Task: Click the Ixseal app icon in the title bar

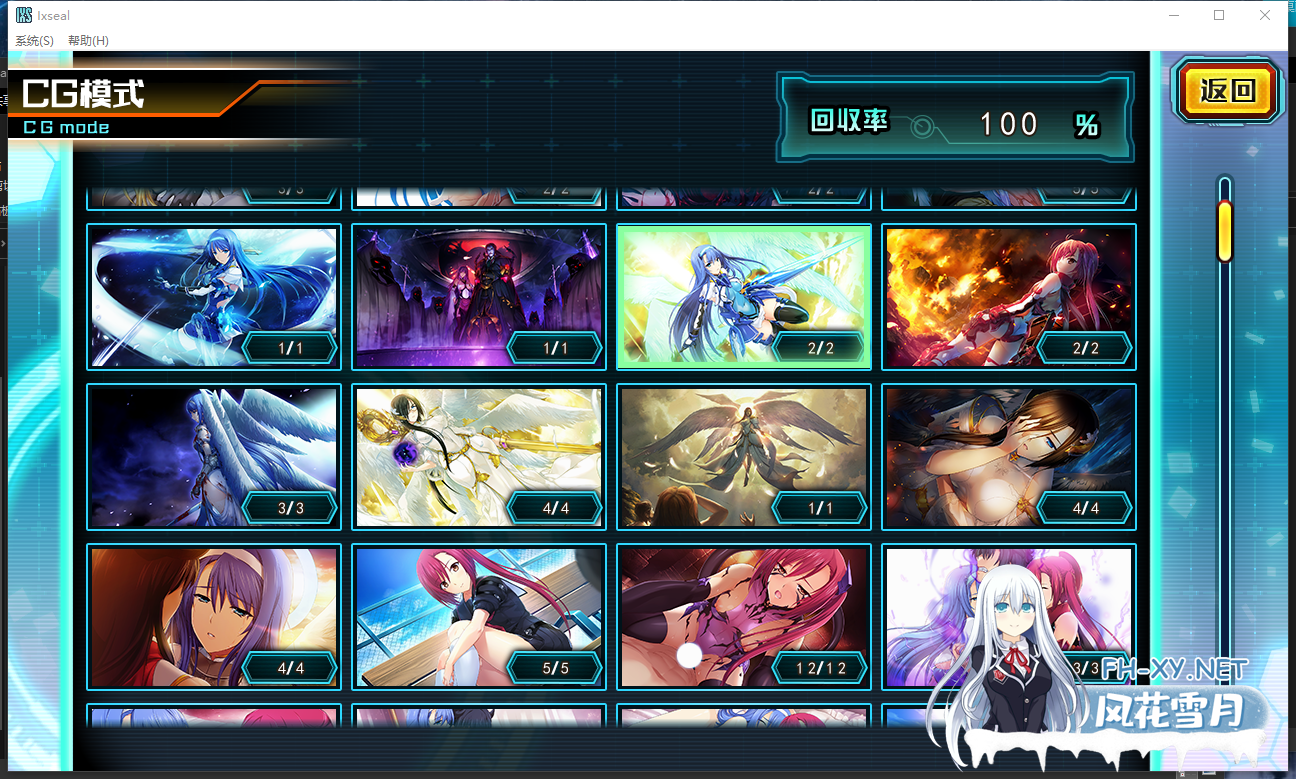Action: click(21, 15)
